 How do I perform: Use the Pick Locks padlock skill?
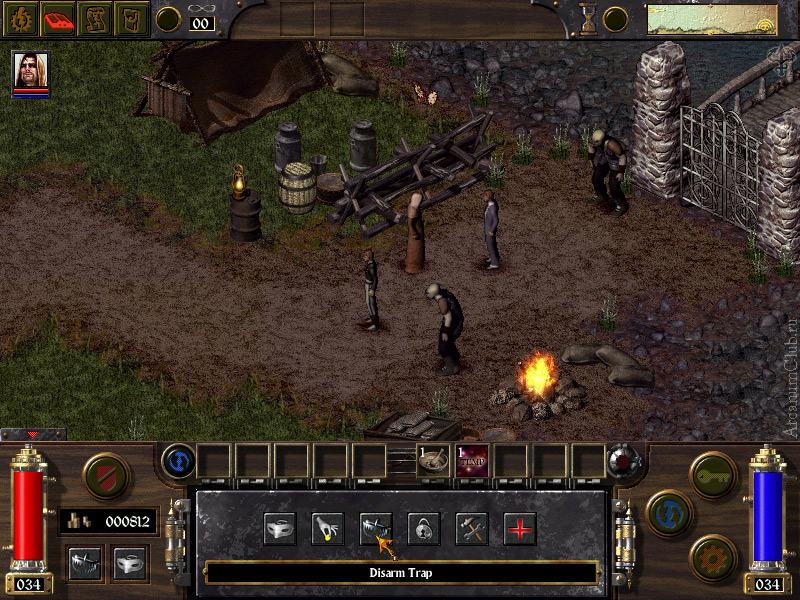[424, 527]
